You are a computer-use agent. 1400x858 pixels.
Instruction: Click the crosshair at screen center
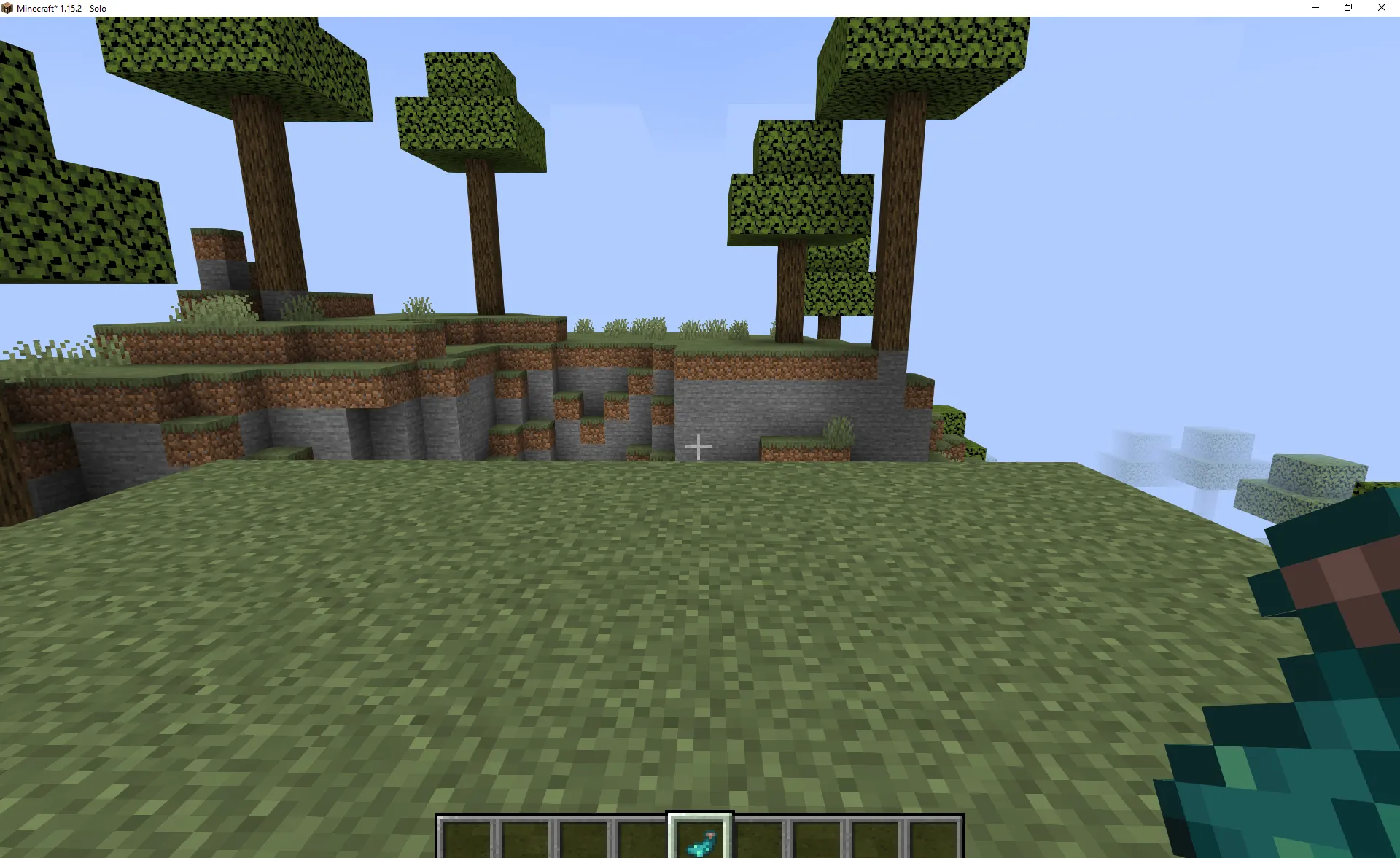pos(699,446)
